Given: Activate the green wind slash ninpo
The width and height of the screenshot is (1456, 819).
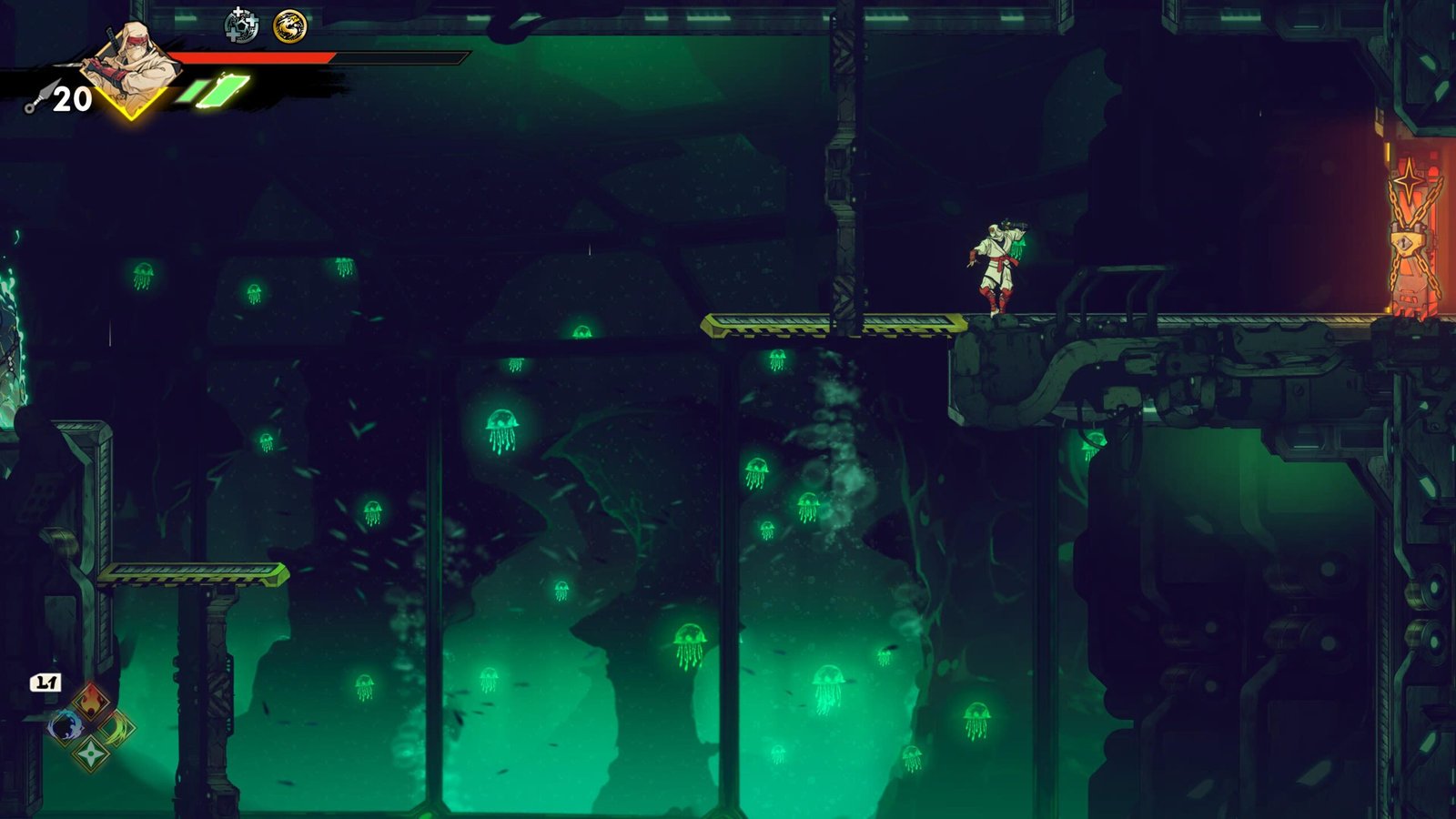Looking at the screenshot, I should tap(116, 727).
